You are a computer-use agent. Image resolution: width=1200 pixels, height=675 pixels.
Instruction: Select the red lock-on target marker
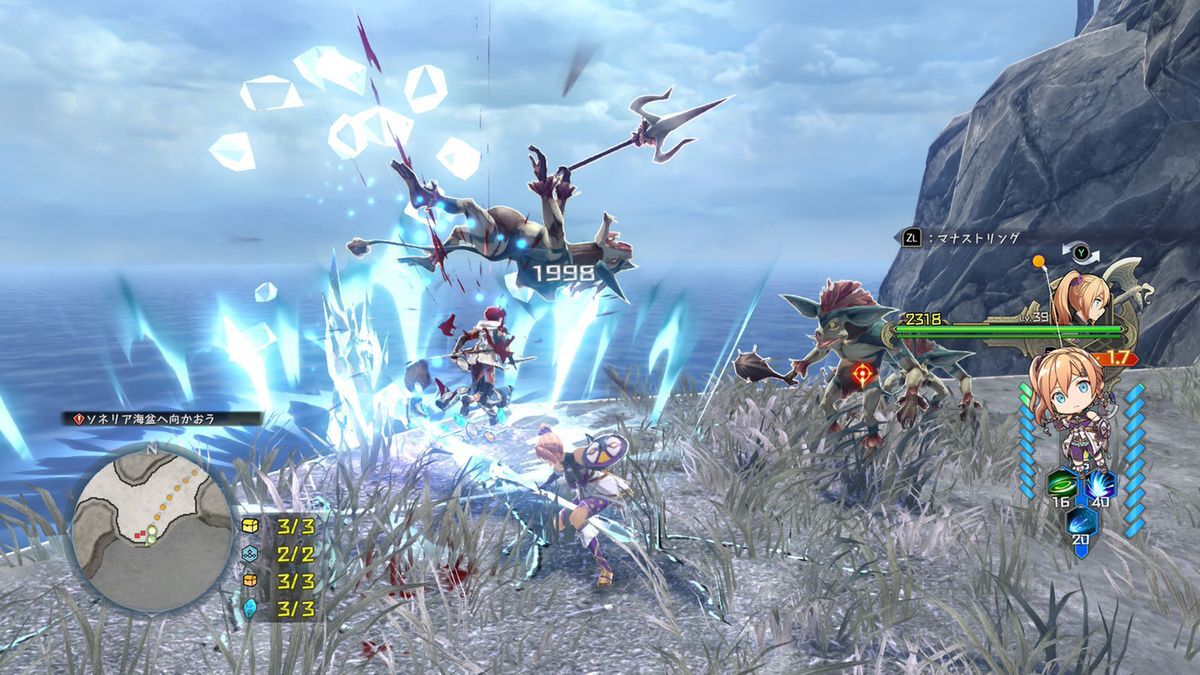(861, 375)
